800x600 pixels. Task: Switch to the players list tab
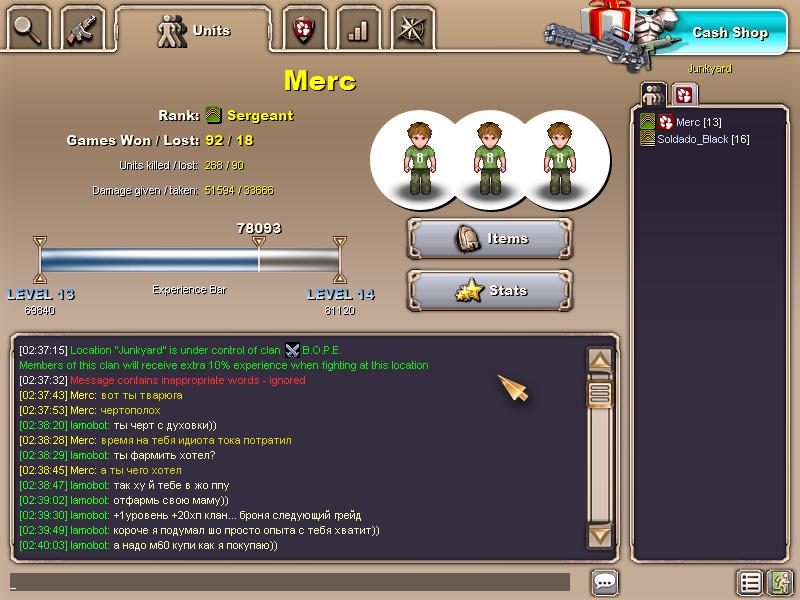653,95
